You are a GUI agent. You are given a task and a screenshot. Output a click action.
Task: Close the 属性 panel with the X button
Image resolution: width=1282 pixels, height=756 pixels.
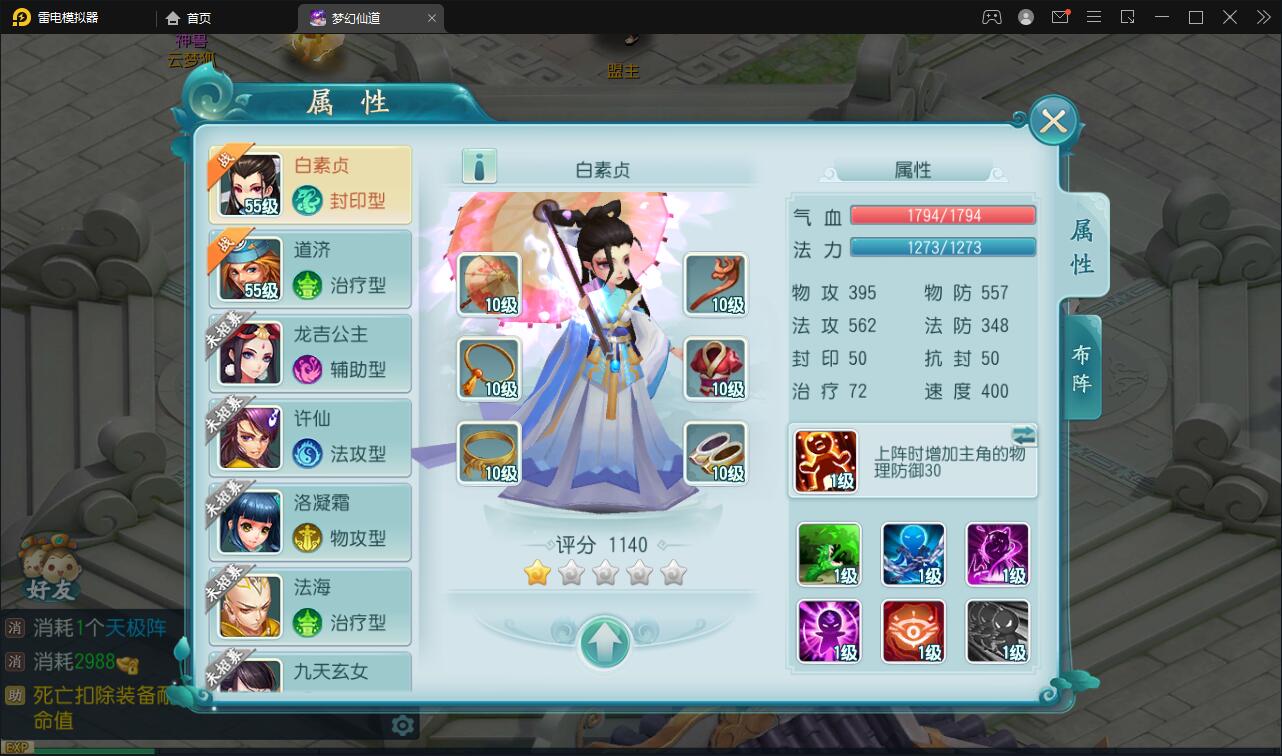(1052, 120)
